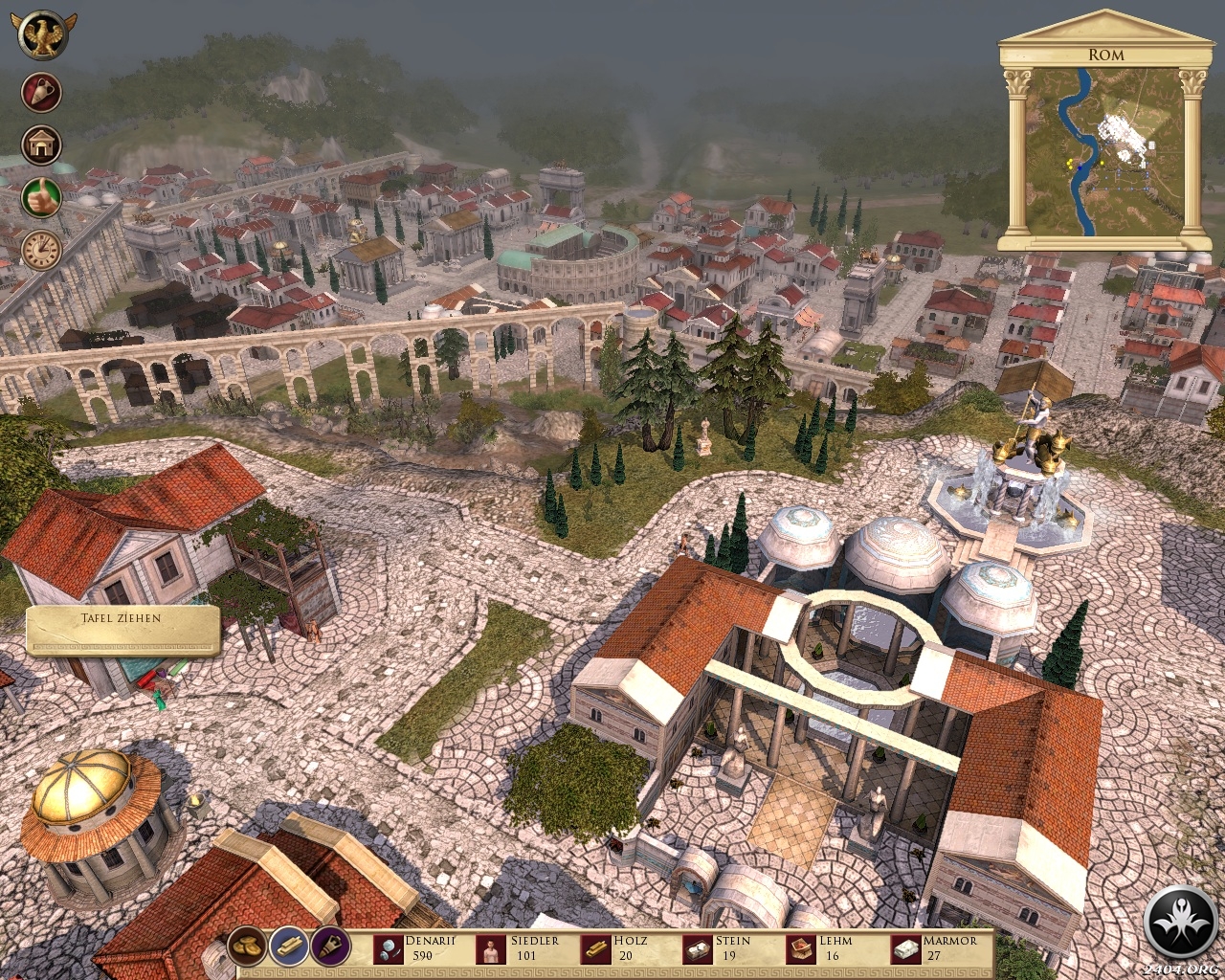Open the golden eagle main menu
1225x980 pixels.
coord(41,36)
